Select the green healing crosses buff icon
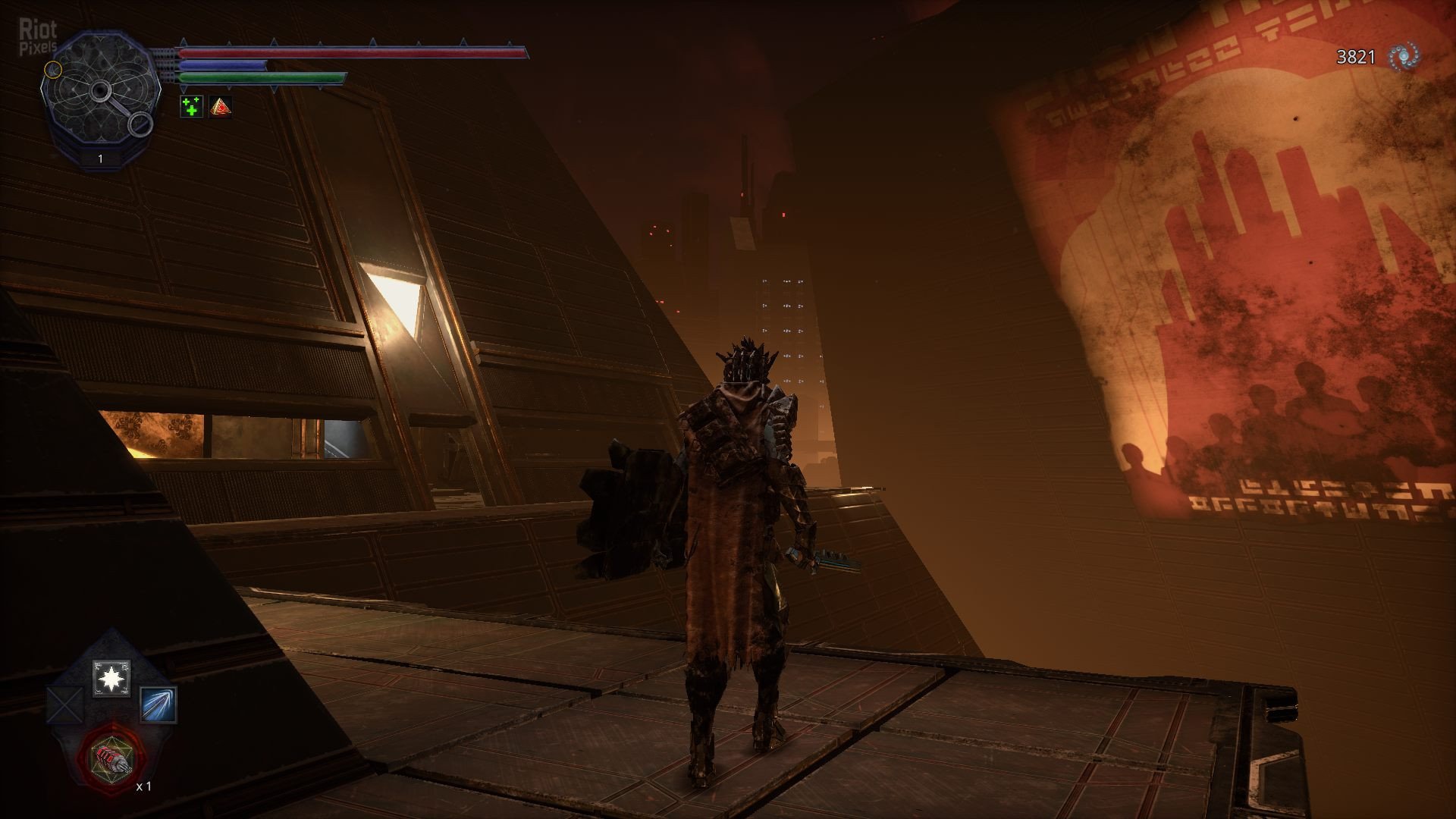1456x819 pixels. point(192,107)
